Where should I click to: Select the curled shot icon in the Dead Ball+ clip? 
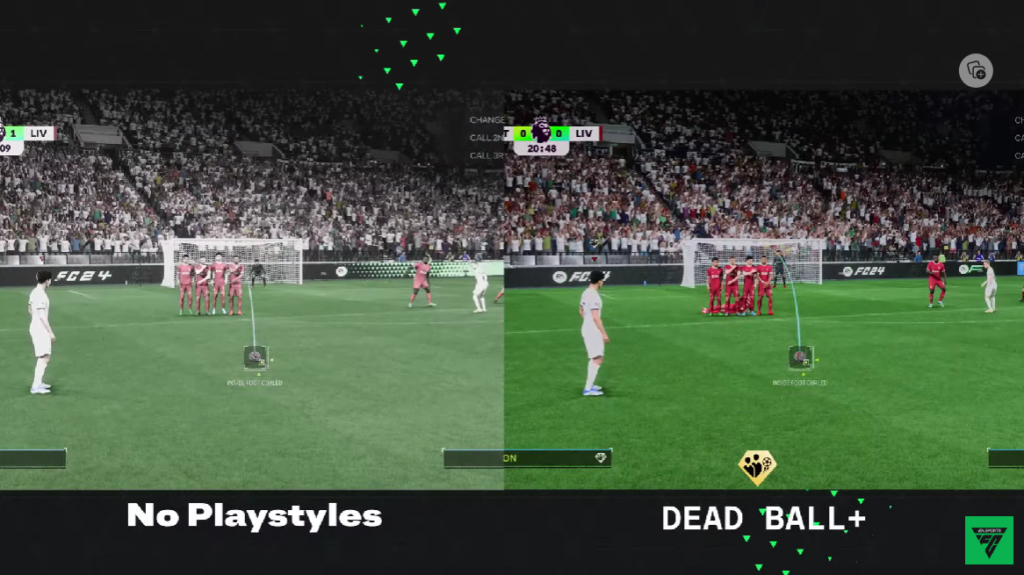800,357
